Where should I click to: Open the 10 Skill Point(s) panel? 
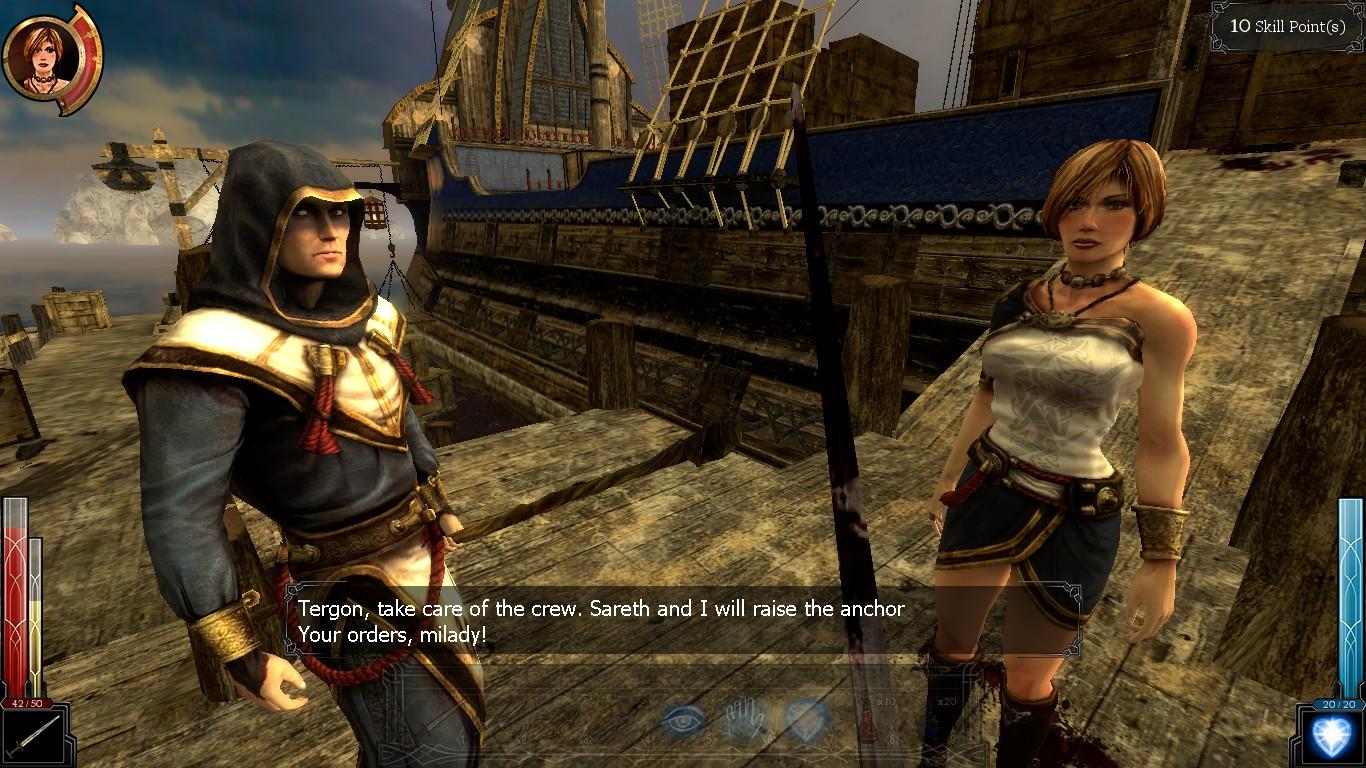coord(1287,26)
